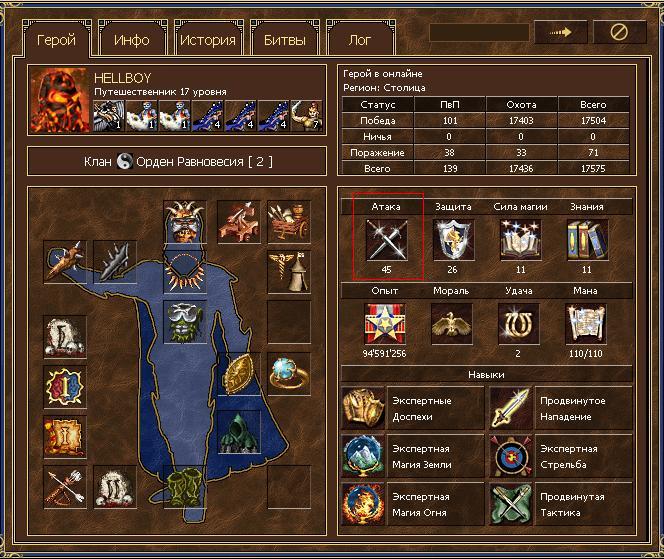Click the arrow go button
Image resolution: width=664 pixels, height=559 pixels.
(560, 33)
